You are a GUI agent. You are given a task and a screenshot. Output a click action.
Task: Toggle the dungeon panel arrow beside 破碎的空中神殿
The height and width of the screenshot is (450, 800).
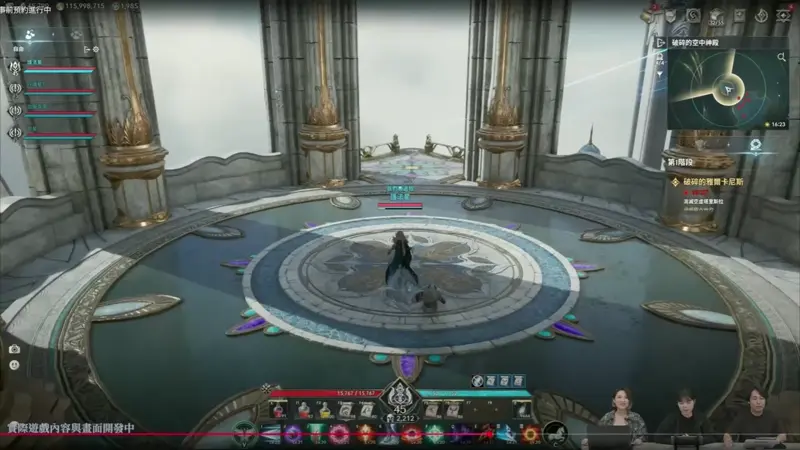pos(661,42)
